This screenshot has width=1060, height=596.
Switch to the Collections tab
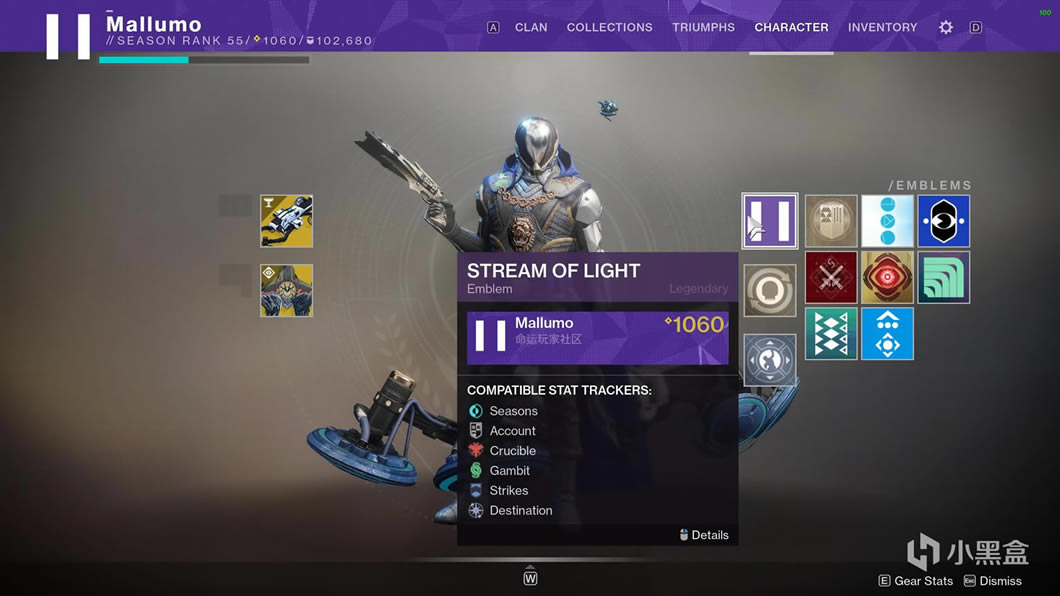point(609,27)
